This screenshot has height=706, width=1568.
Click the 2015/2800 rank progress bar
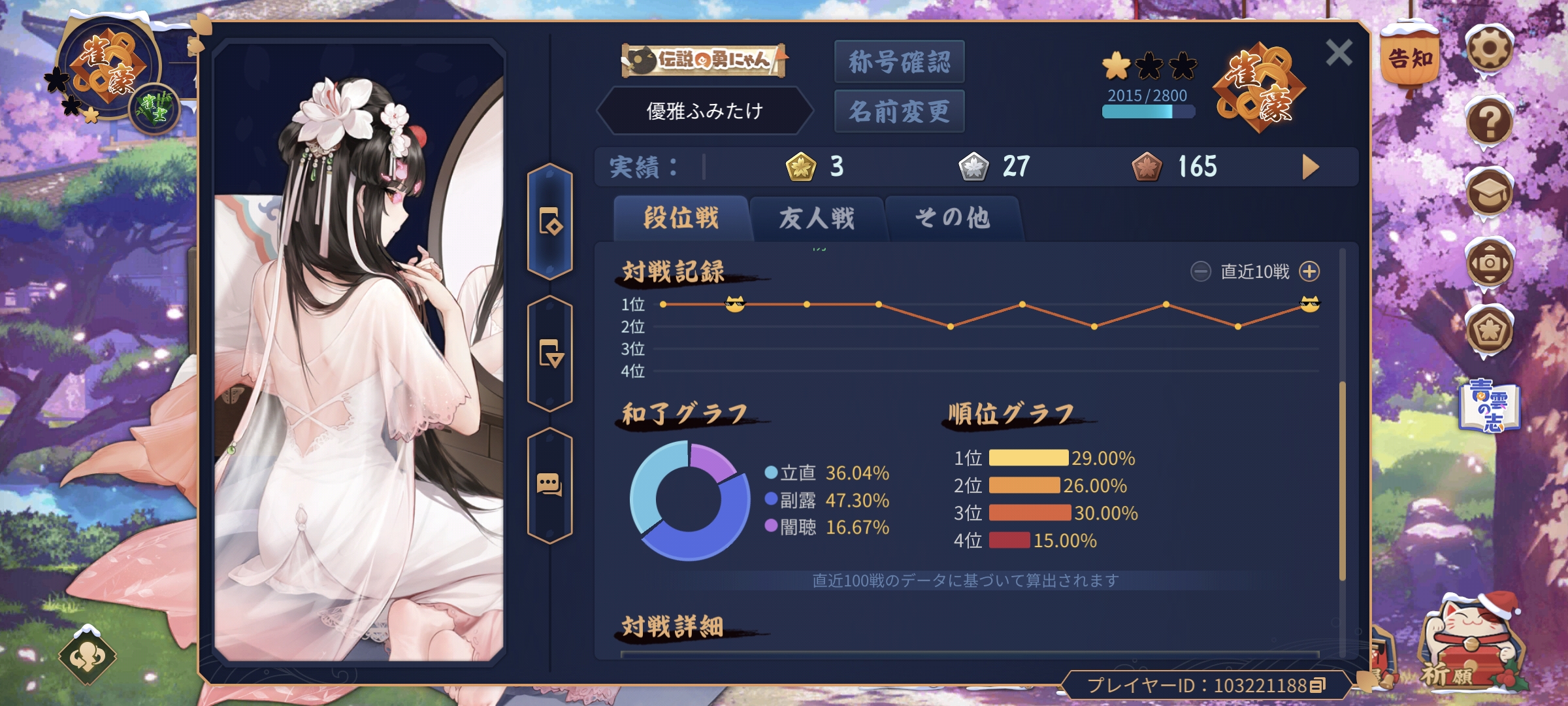[1148, 112]
